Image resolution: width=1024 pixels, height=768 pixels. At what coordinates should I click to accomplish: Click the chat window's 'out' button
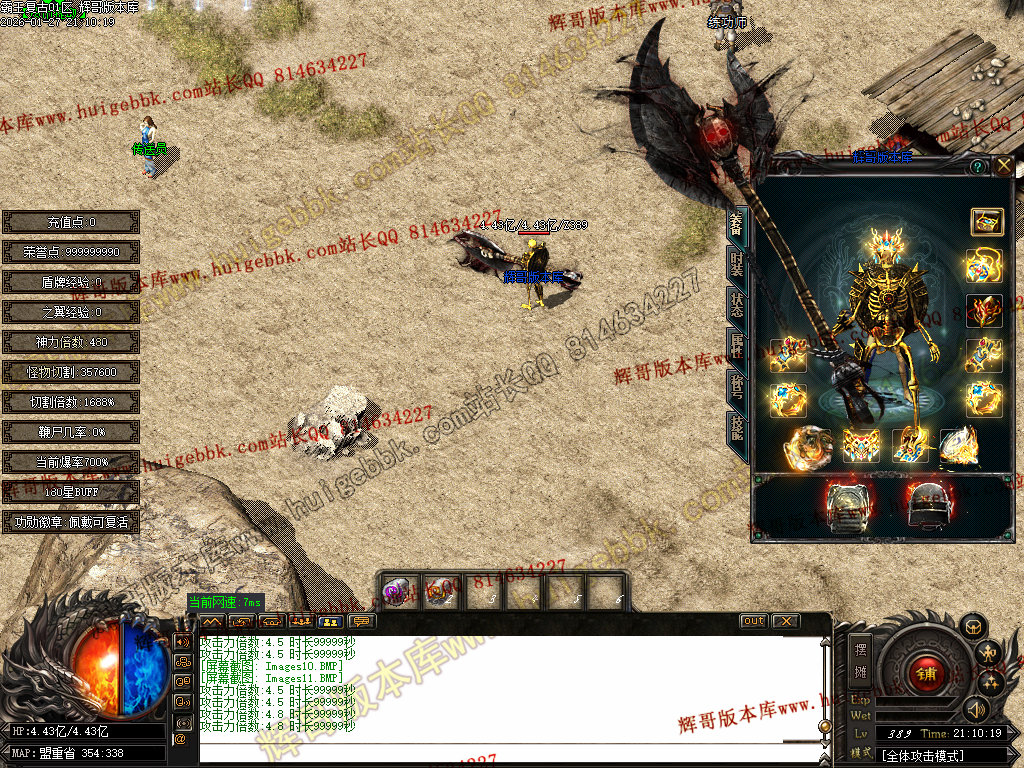click(x=753, y=621)
